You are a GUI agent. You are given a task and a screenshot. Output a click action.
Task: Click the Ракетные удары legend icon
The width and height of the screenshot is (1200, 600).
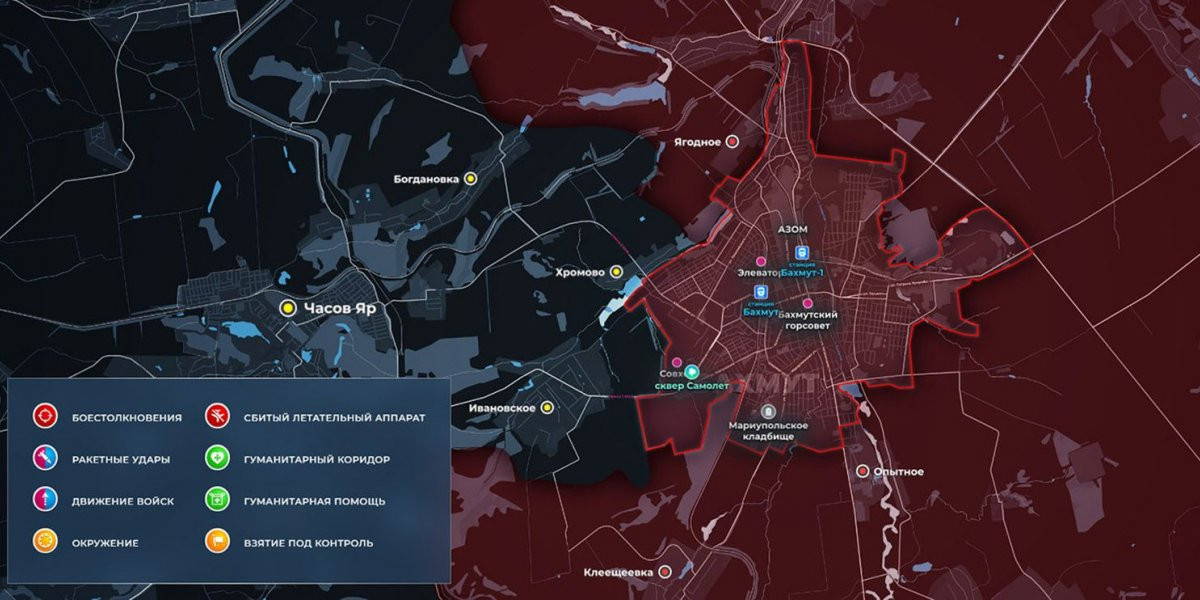(43, 459)
